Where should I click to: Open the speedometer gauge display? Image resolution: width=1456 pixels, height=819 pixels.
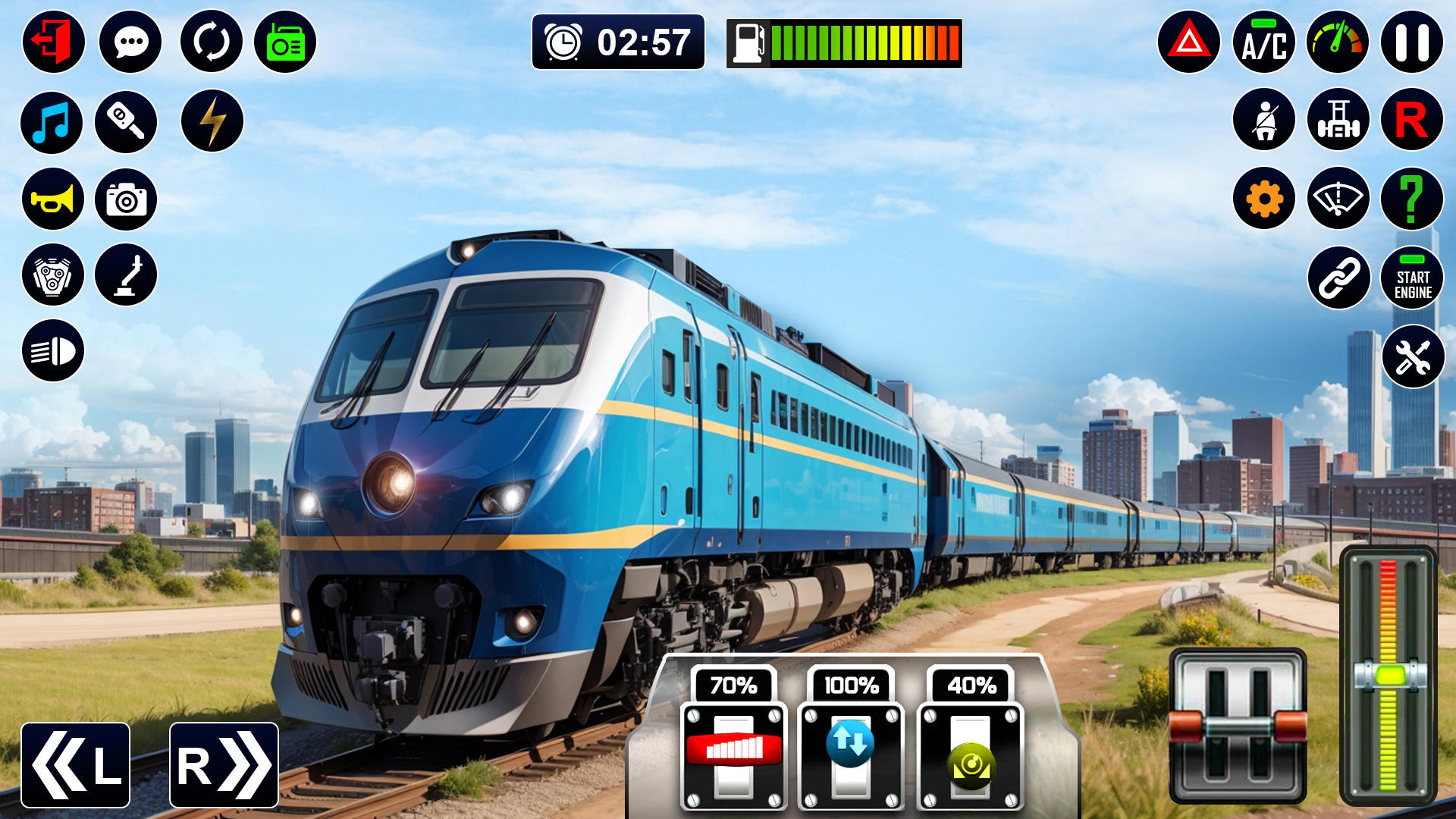click(1337, 42)
